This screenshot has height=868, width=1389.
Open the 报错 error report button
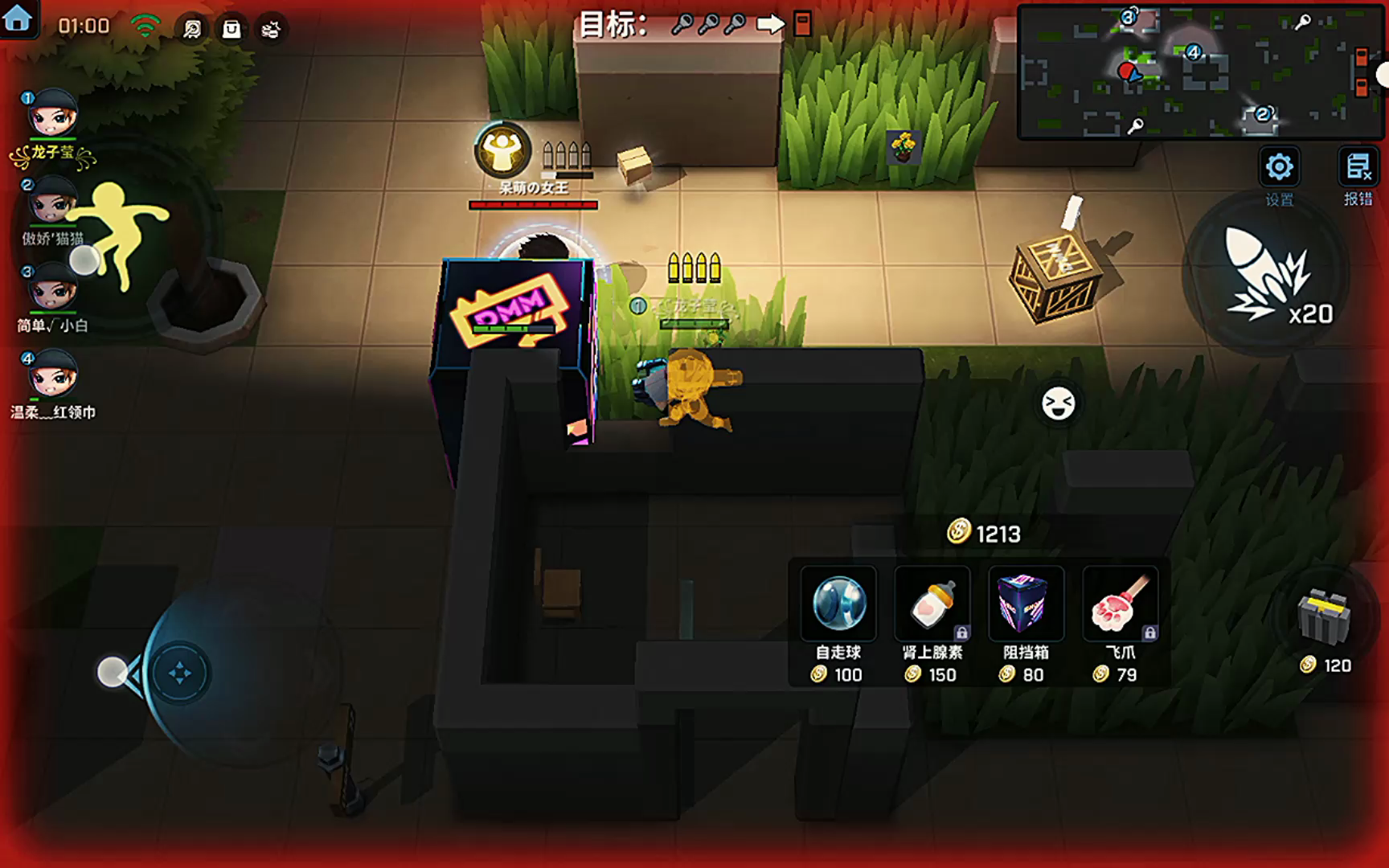pos(1358,168)
